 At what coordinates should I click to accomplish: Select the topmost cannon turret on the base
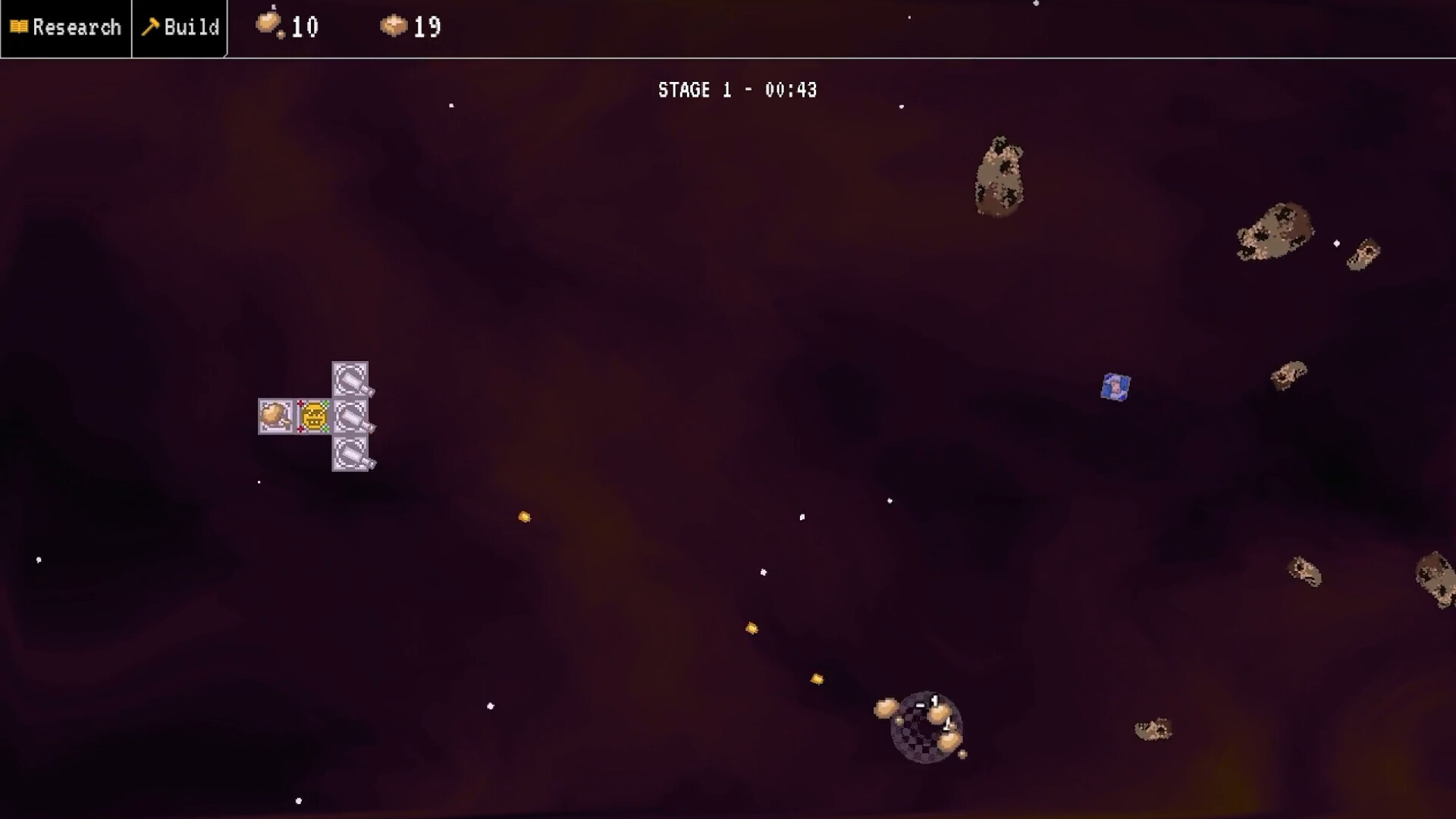(x=350, y=378)
